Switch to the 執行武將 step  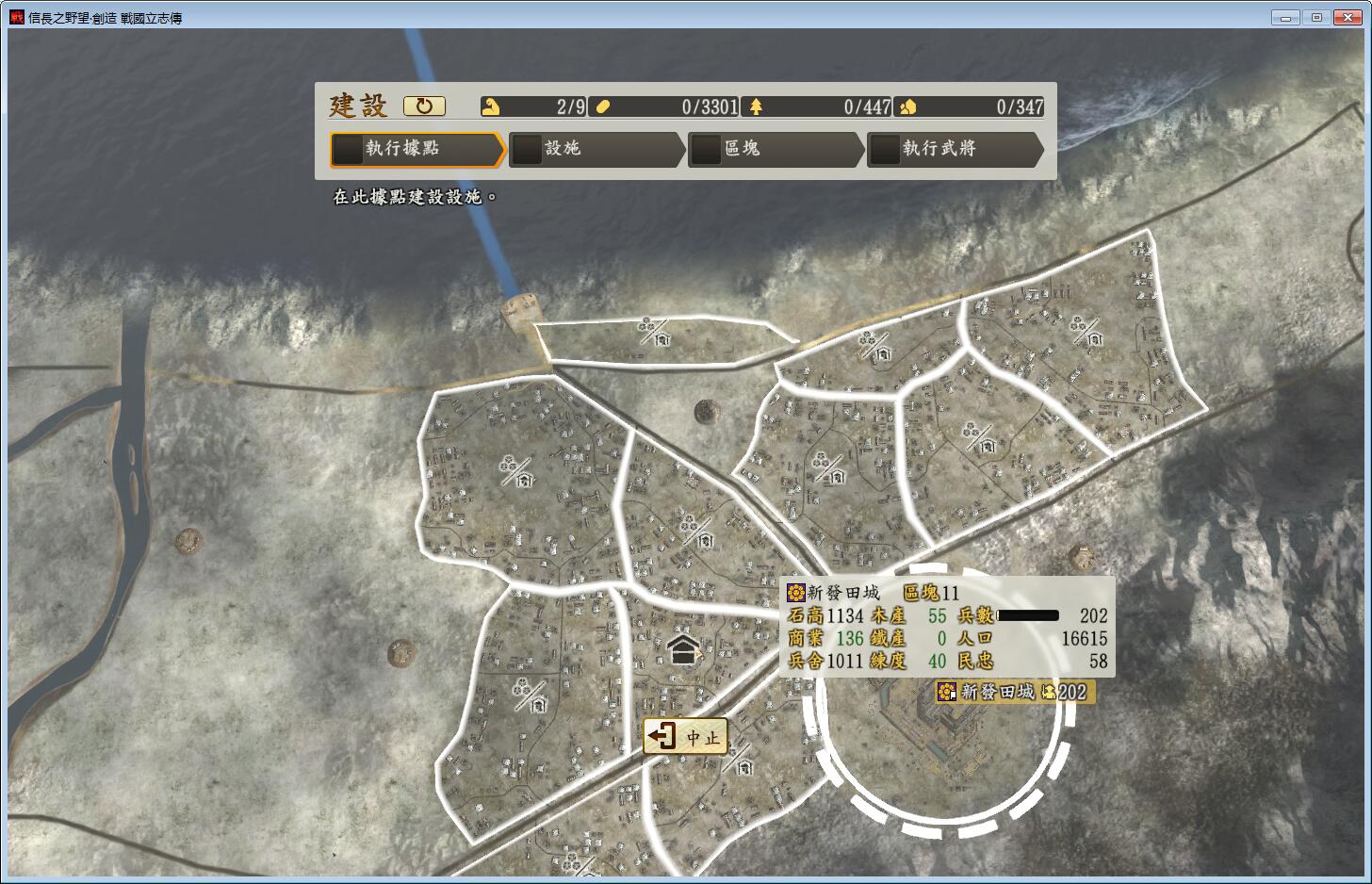(x=953, y=149)
